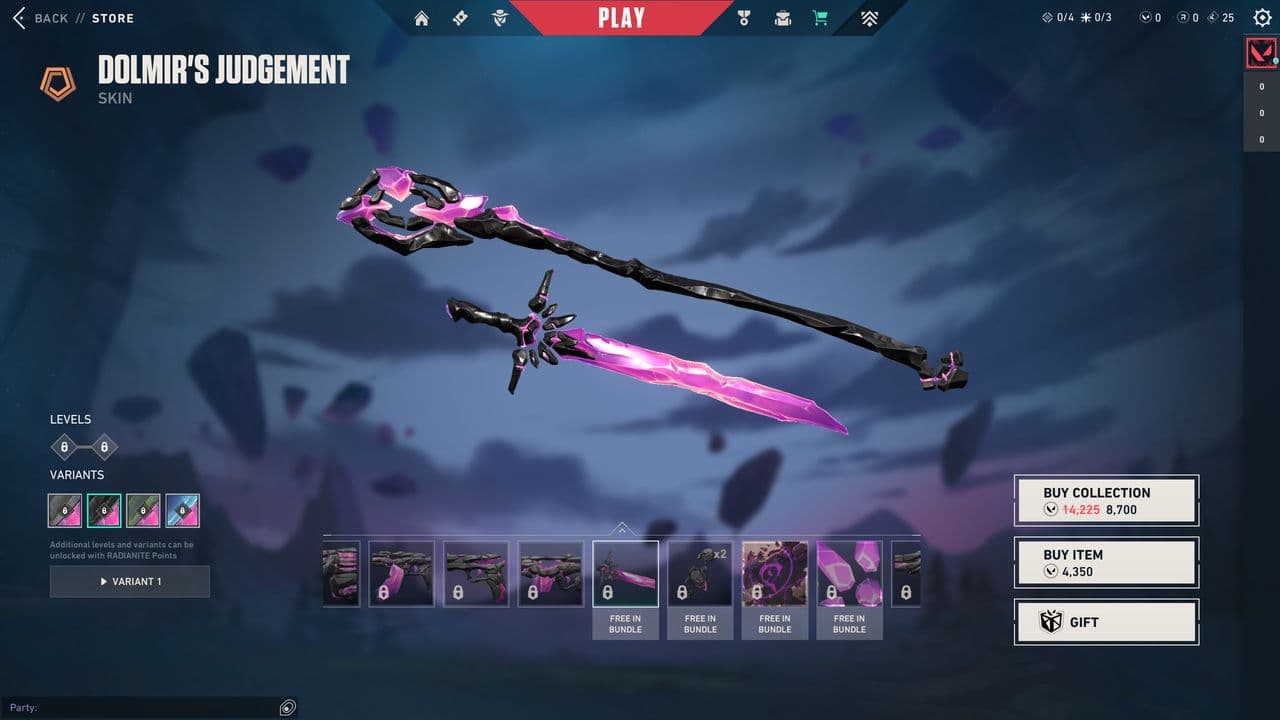Viewport: 1280px width, 720px height.
Task: Open the party icon in bottom bar
Action: click(287, 708)
